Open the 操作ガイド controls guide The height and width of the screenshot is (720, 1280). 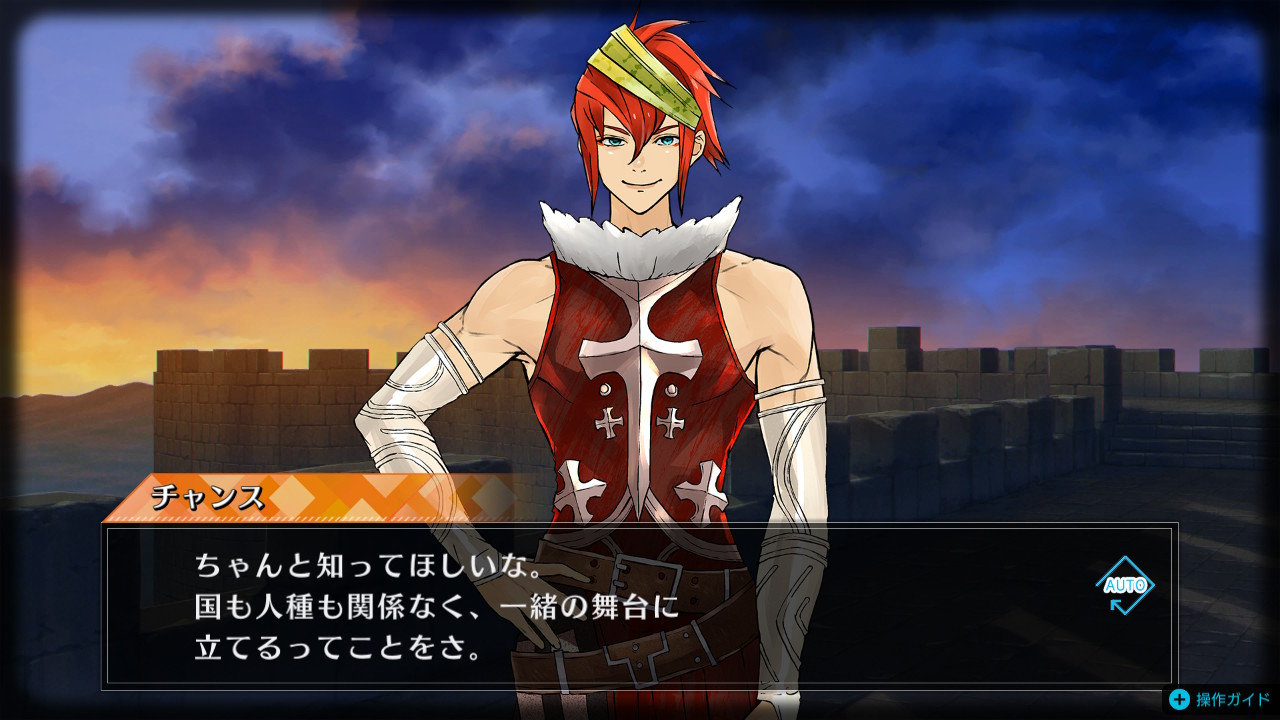[x=1222, y=699]
